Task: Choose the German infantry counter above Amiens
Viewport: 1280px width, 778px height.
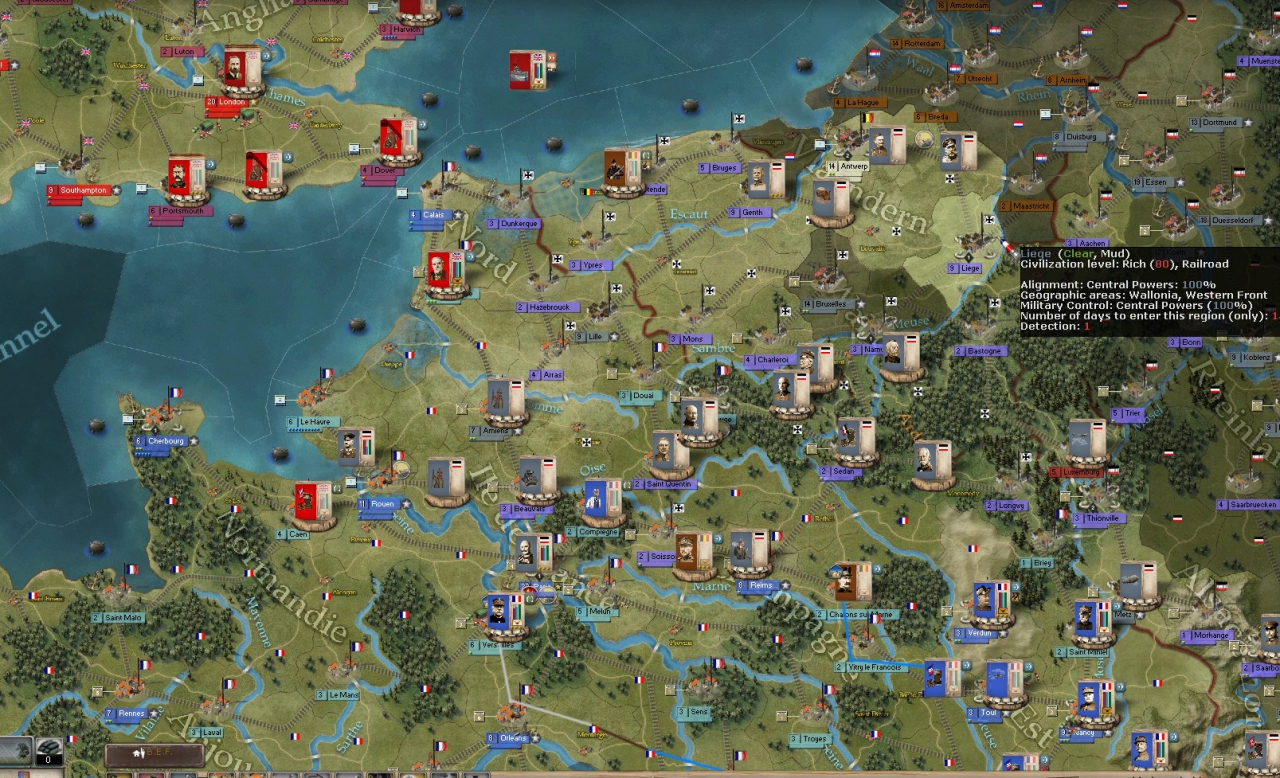Action: click(x=505, y=401)
